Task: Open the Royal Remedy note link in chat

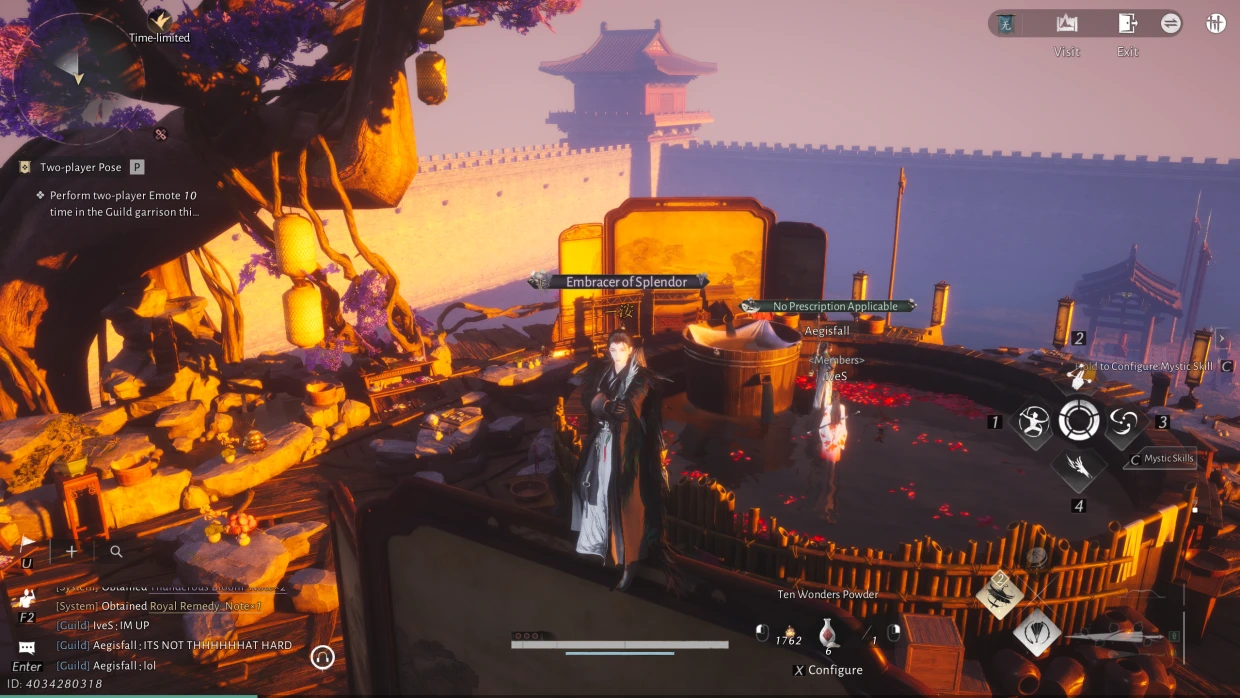Action: pos(205,606)
